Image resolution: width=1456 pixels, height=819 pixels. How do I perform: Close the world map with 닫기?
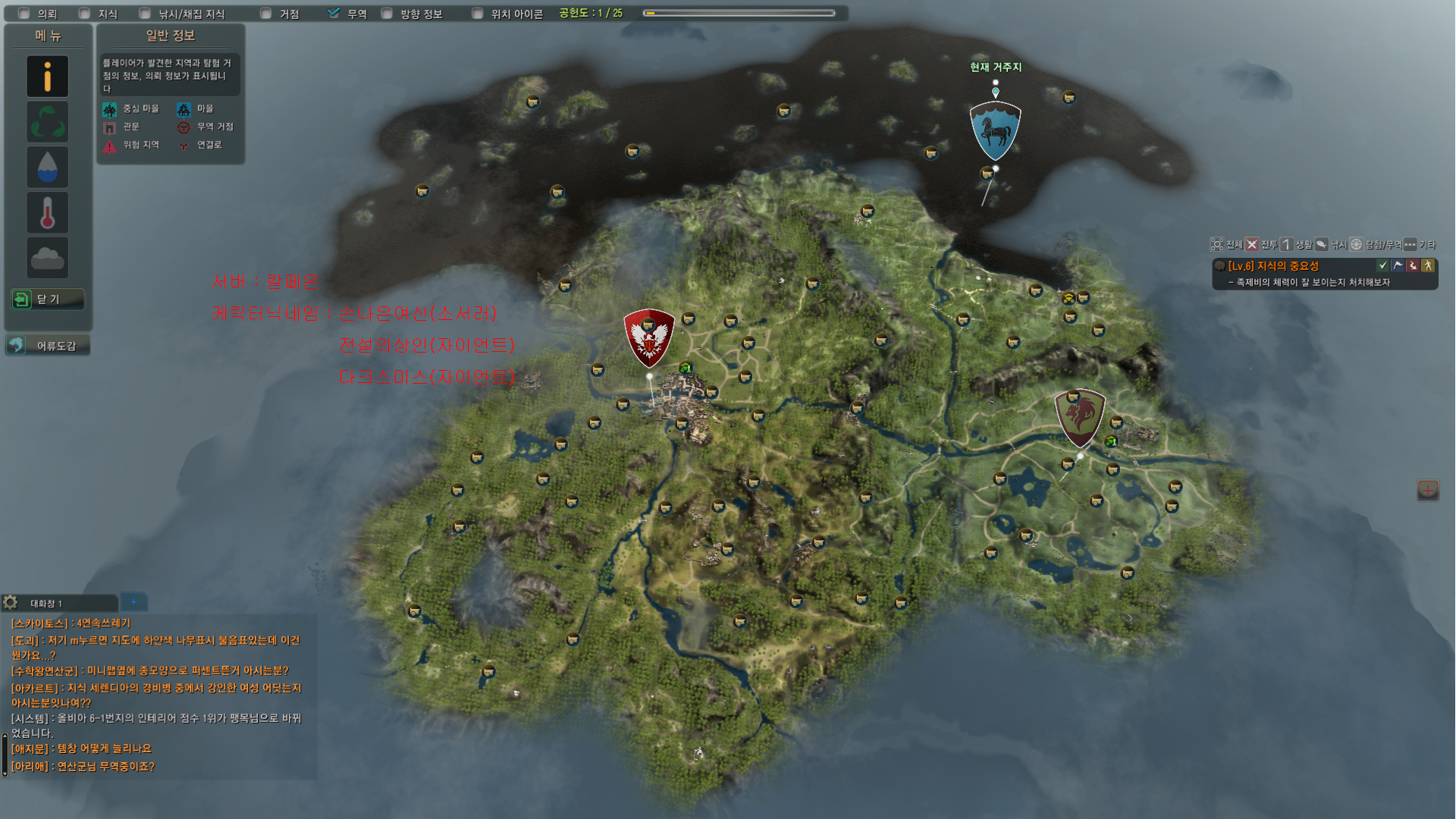click(47, 300)
